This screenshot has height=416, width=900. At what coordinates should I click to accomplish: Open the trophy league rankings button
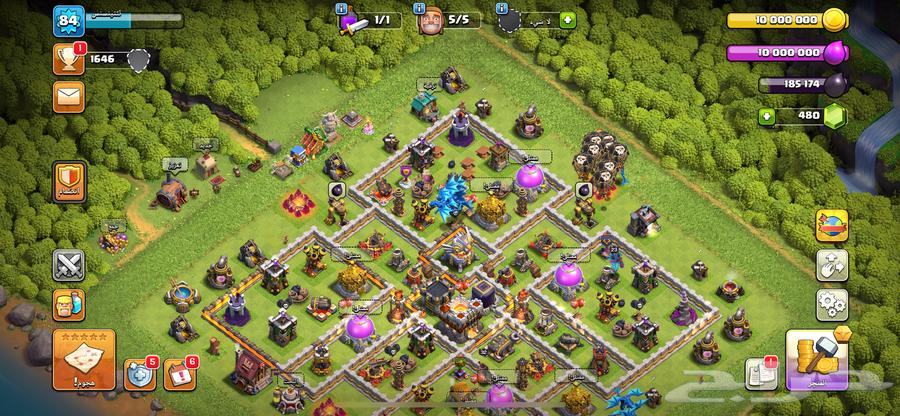[x=69, y=60]
